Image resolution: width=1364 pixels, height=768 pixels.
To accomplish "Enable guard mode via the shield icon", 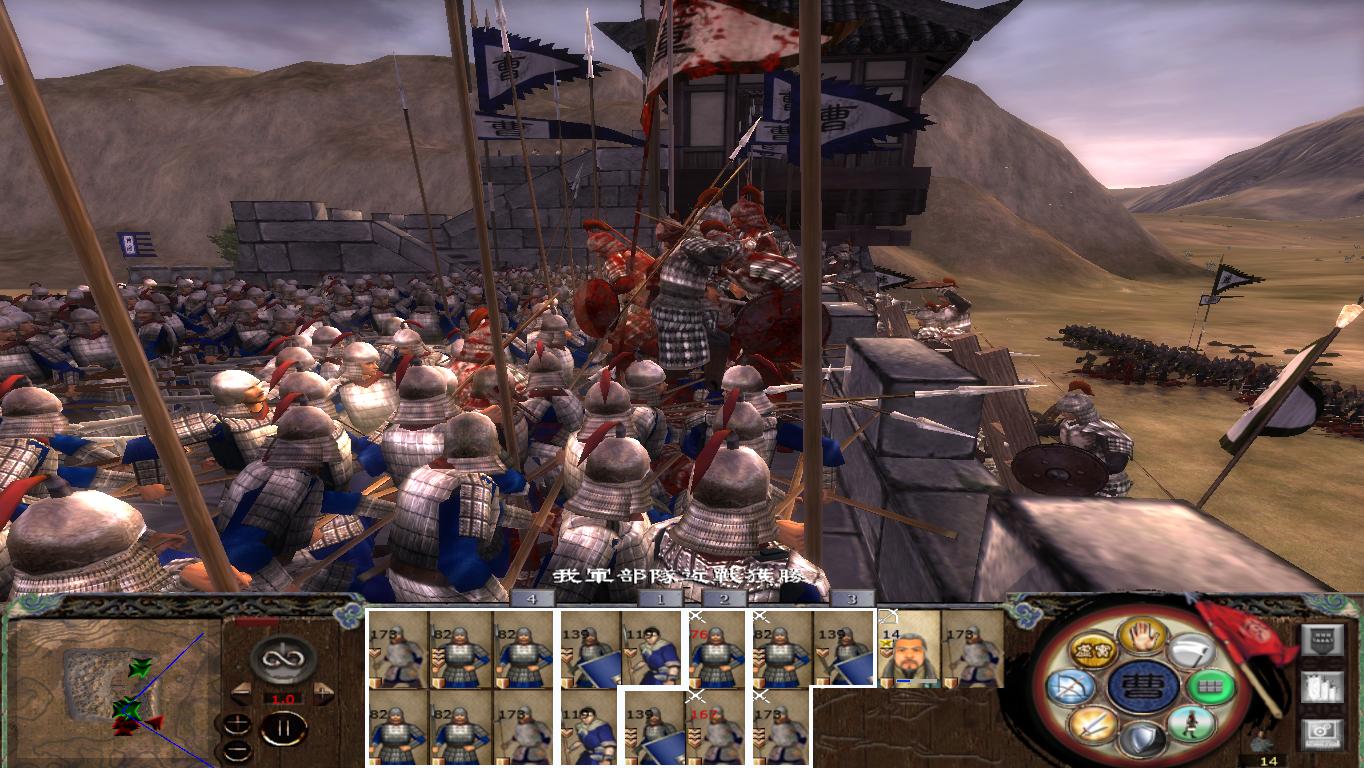I will click(1141, 740).
